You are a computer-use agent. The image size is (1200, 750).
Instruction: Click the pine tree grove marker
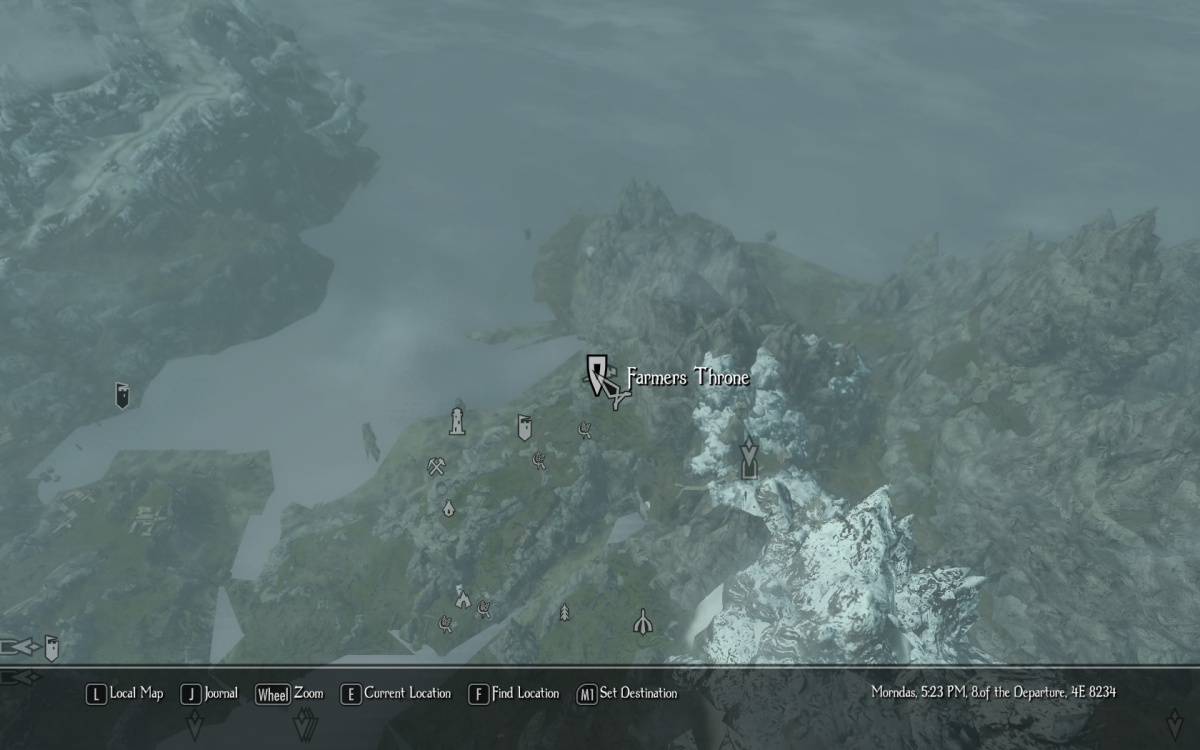click(565, 611)
